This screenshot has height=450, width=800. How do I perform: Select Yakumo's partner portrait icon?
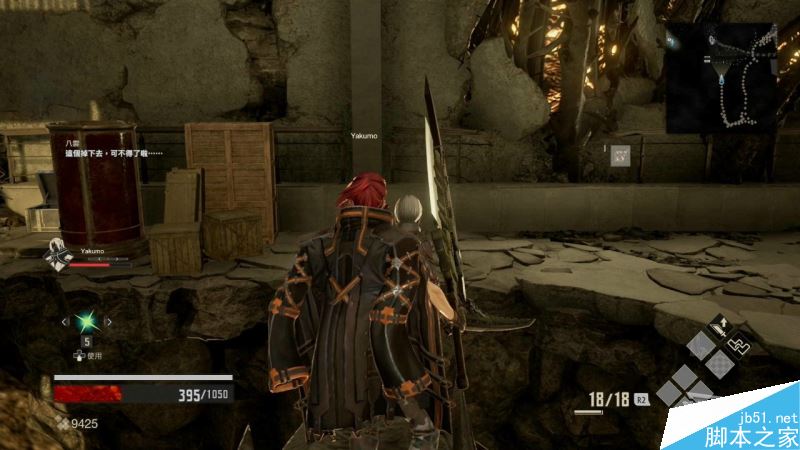[x=57, y=255]
